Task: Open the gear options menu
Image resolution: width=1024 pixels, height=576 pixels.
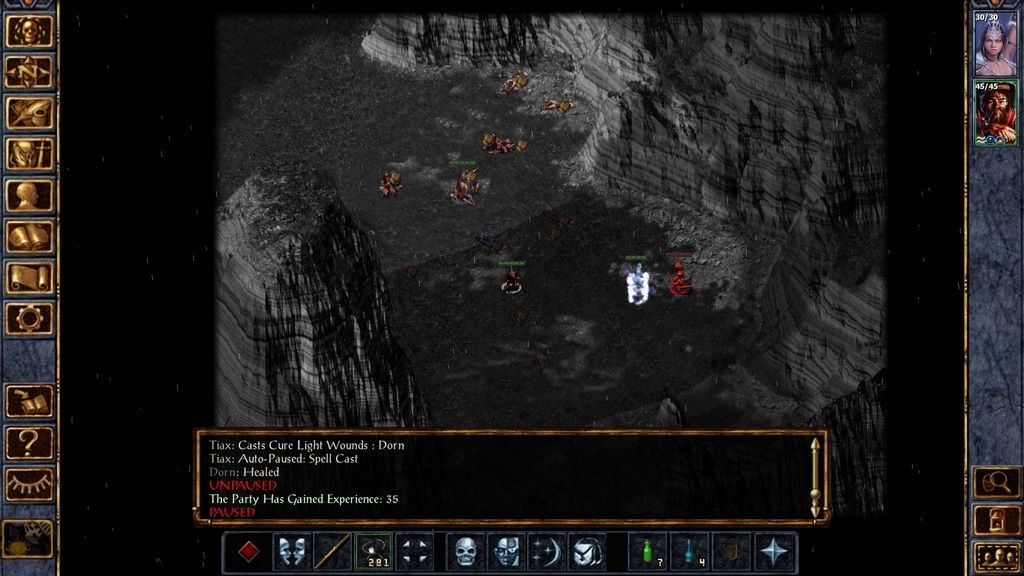Action: click(29, 318)
